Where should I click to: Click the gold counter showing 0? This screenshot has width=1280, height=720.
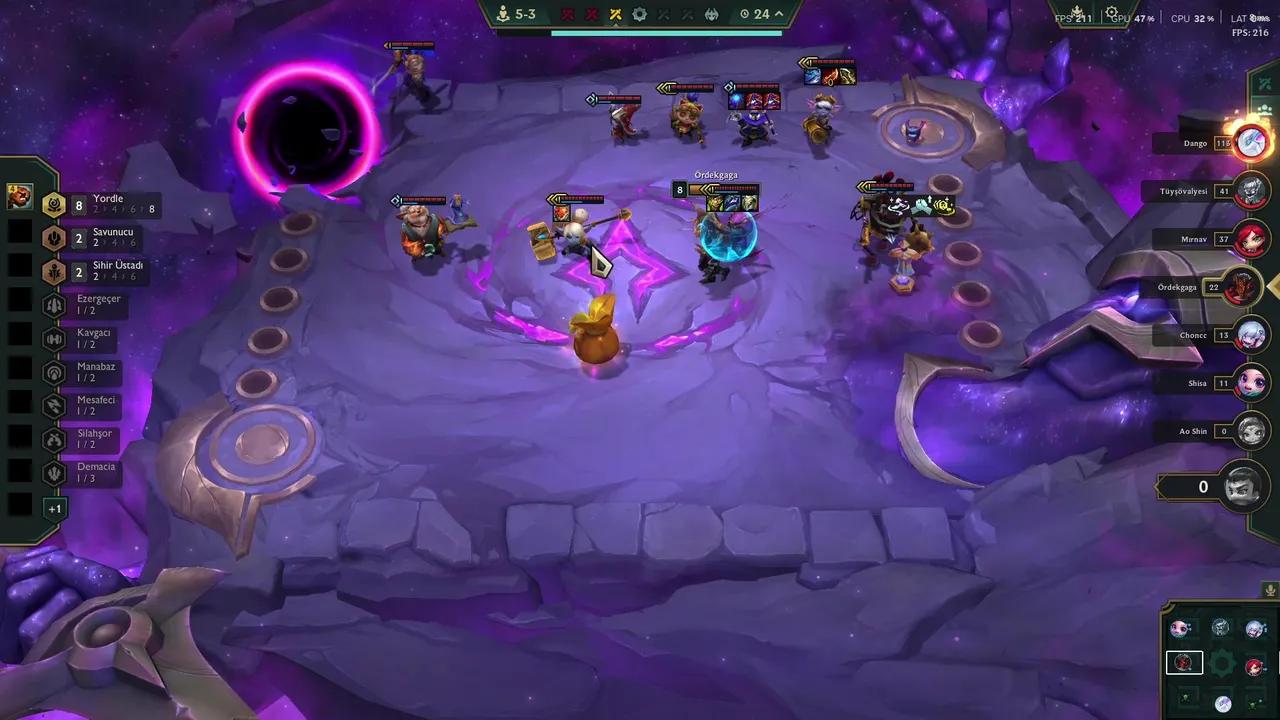(x=1203, y=487)
